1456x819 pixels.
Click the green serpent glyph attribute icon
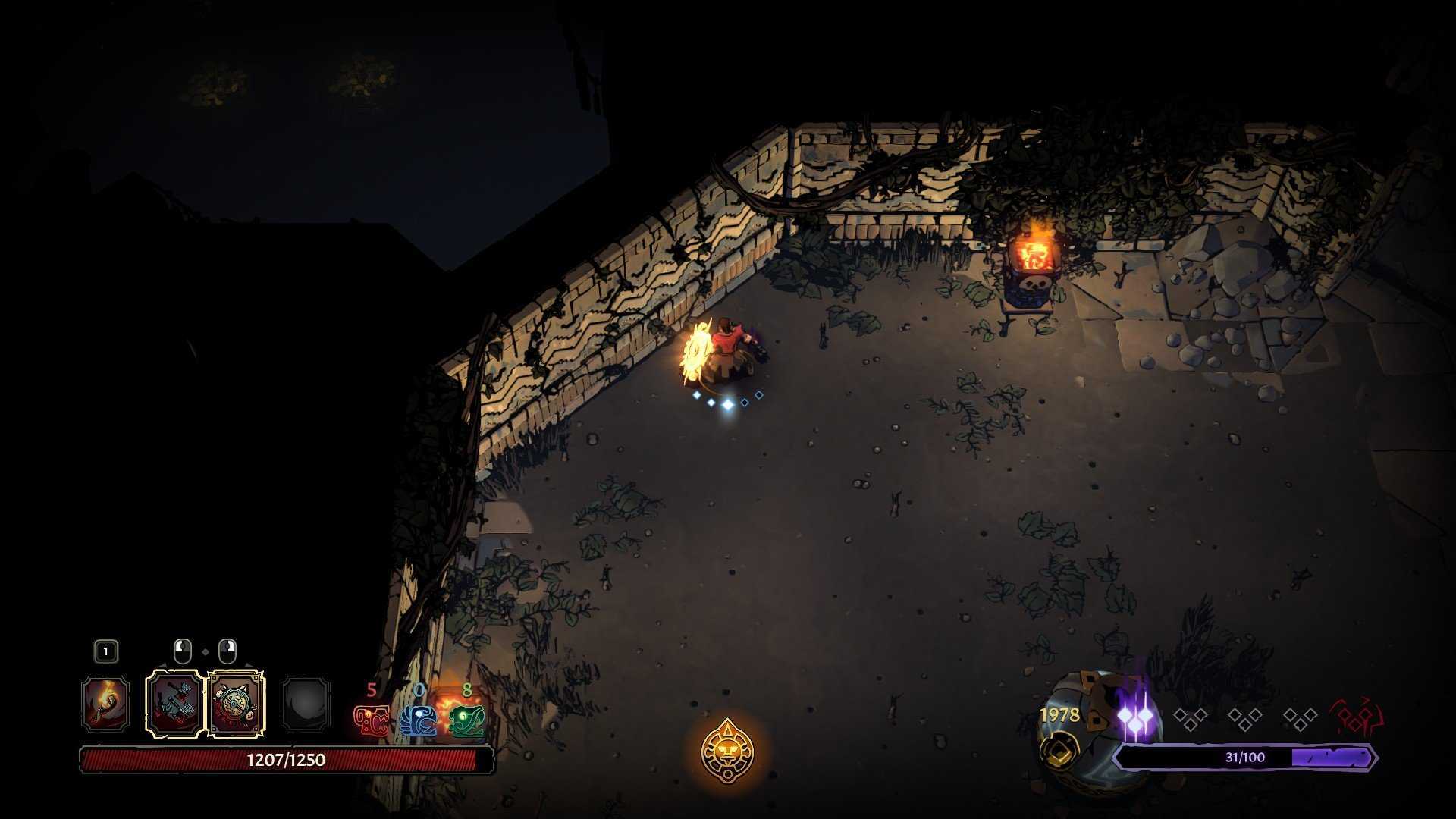(x=466, y=720)
